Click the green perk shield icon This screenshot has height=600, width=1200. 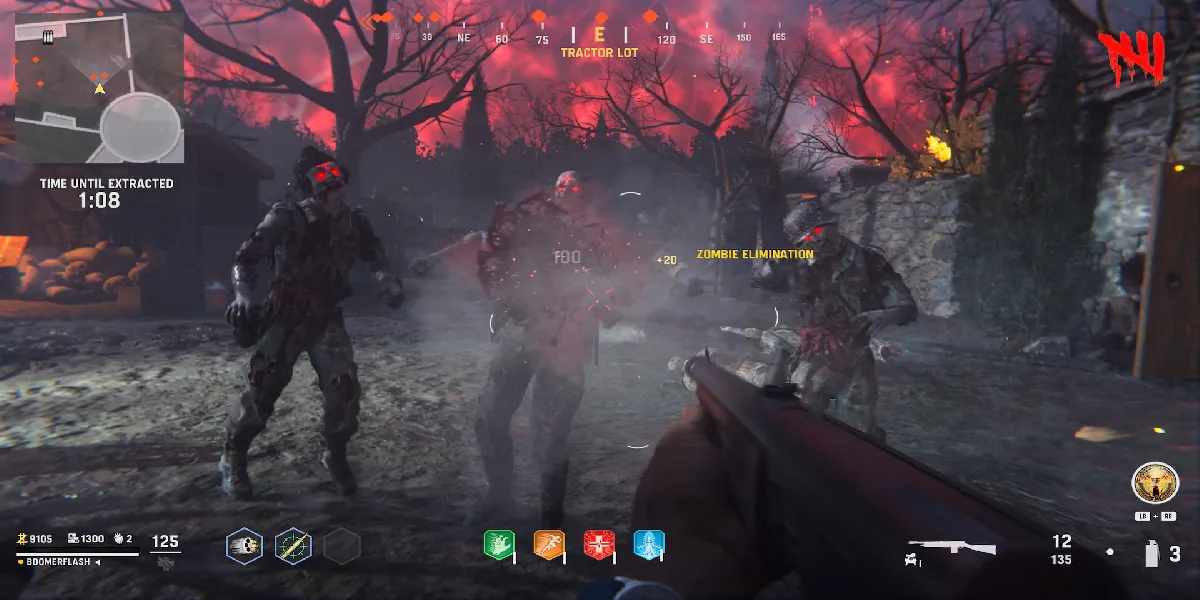[498, 545]
